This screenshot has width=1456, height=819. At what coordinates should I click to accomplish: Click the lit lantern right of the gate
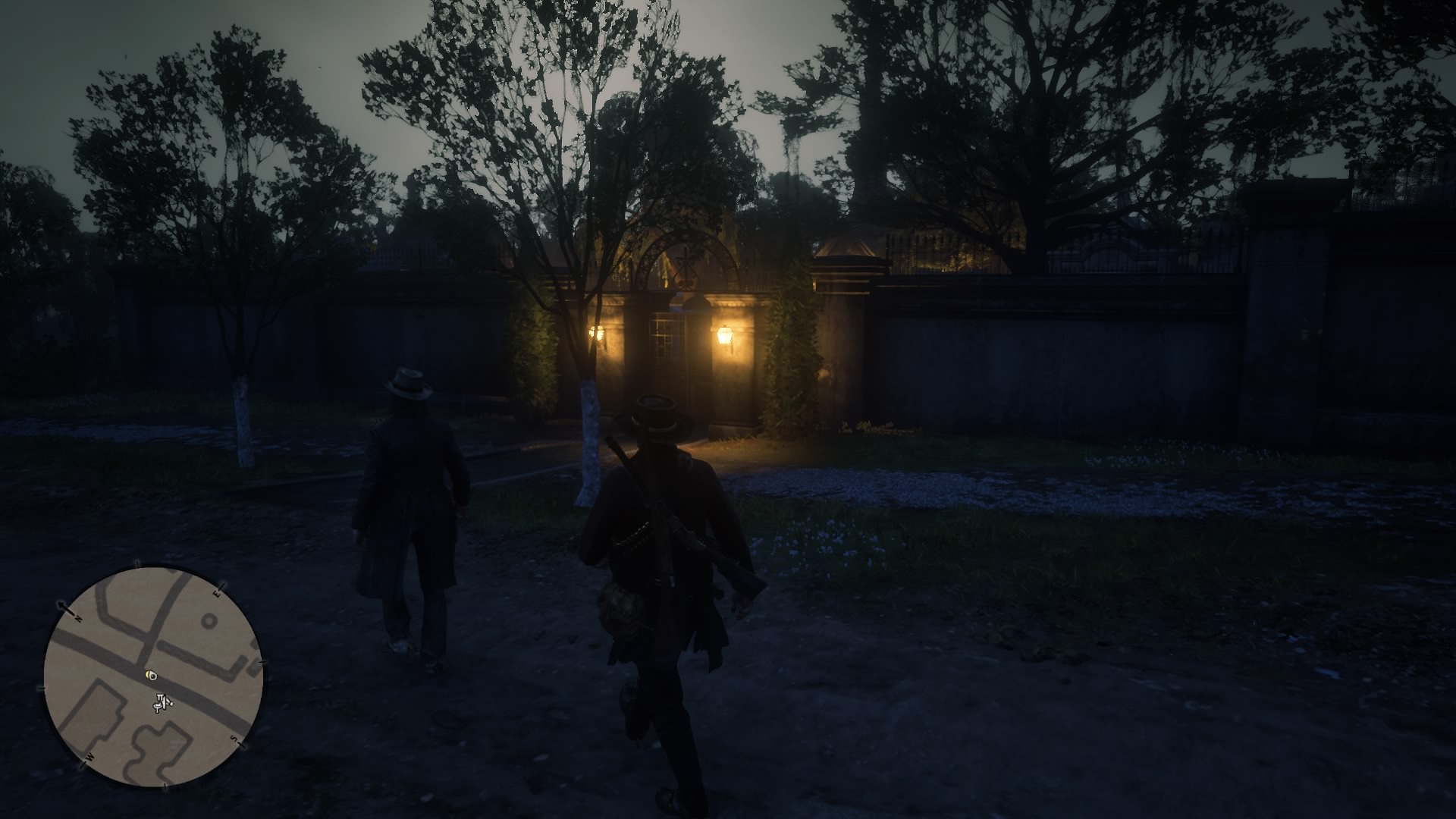(723, 334)
